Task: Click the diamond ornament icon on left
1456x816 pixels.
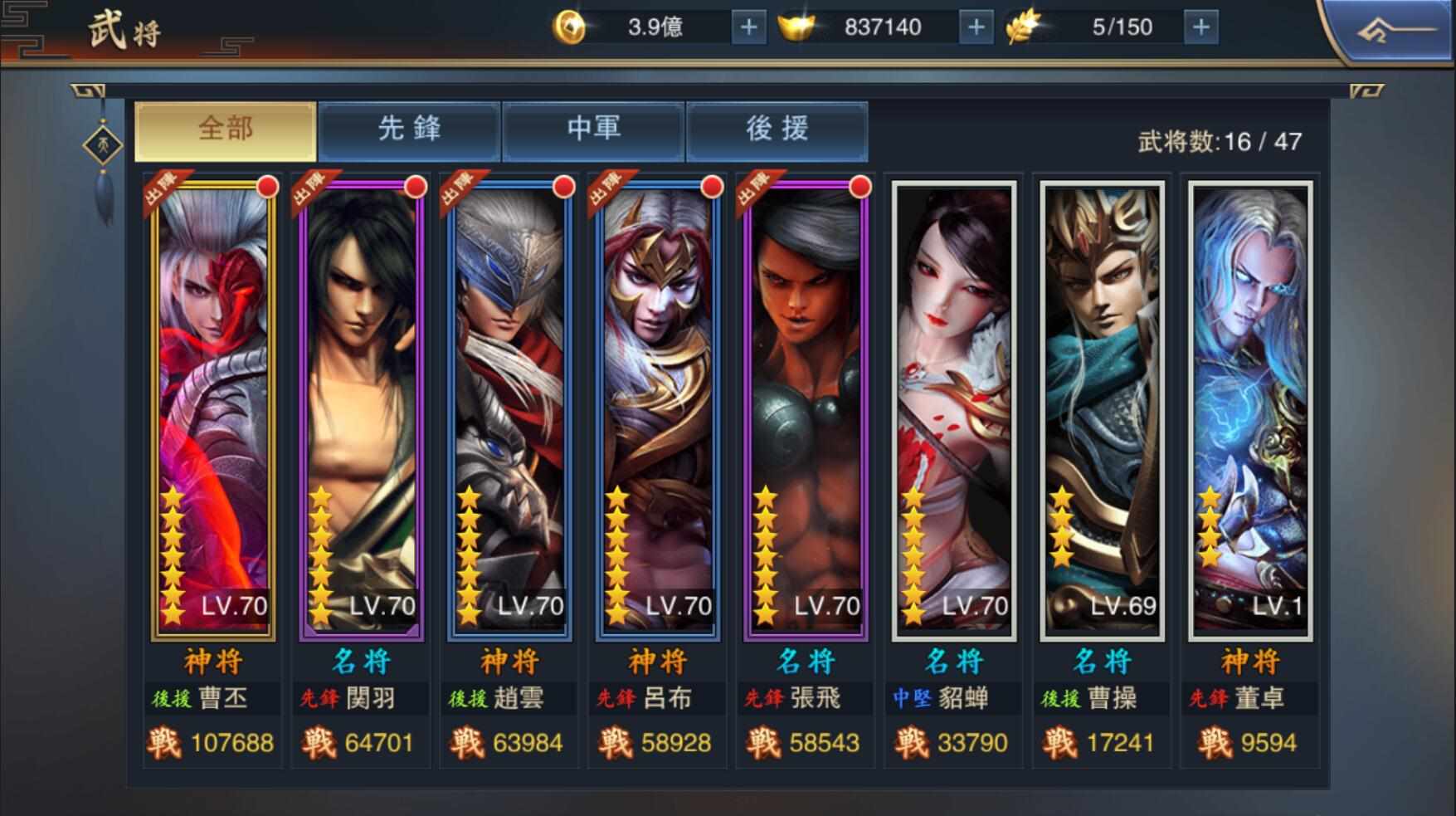Action: (103, 146)
